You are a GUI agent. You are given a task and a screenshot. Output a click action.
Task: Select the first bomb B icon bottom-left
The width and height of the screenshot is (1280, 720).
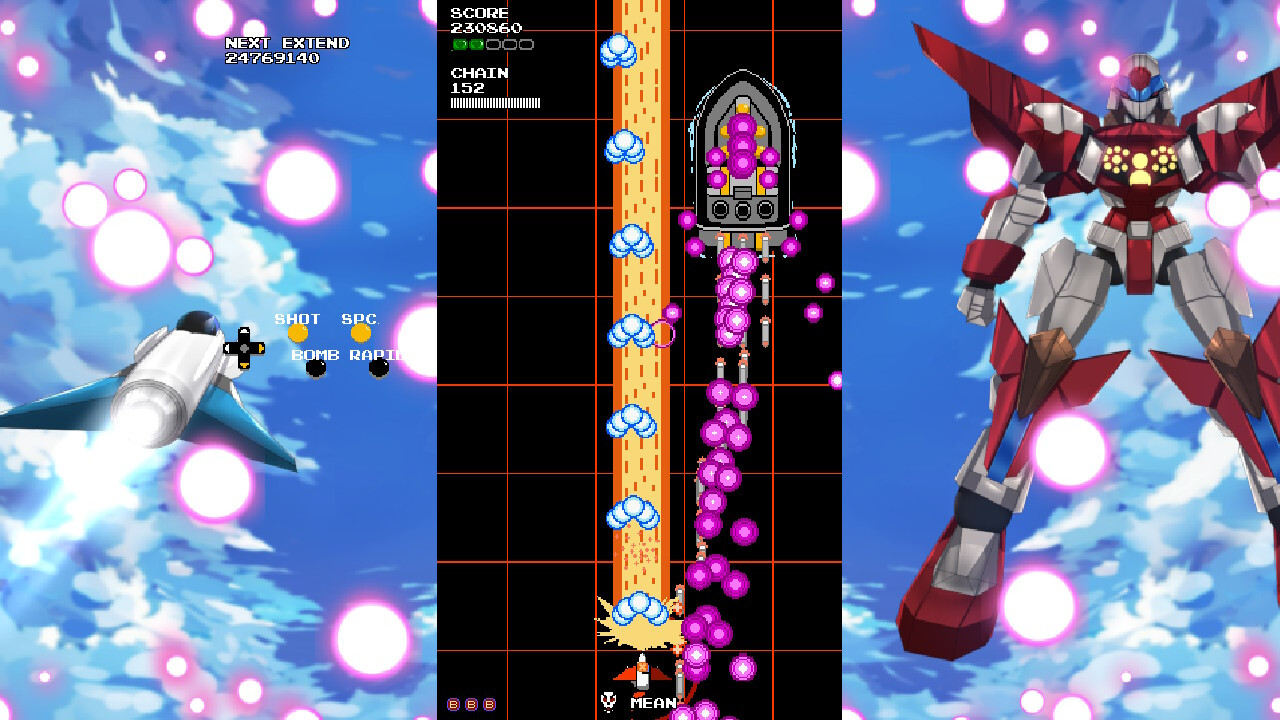click(x=452, y=703)
